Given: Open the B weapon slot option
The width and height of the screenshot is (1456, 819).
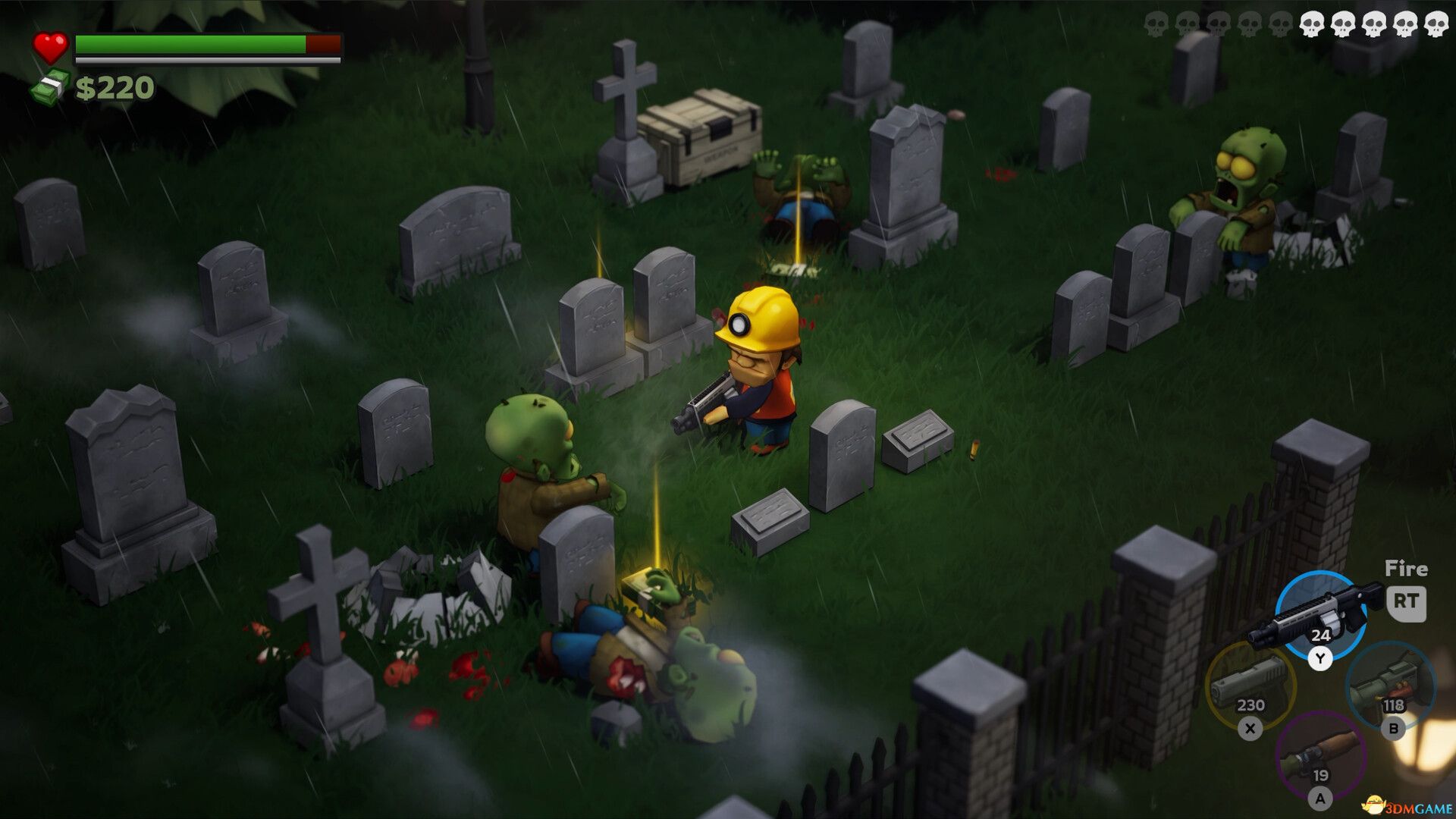Looking at the screenshot, I should click(x=1395, y=728).
